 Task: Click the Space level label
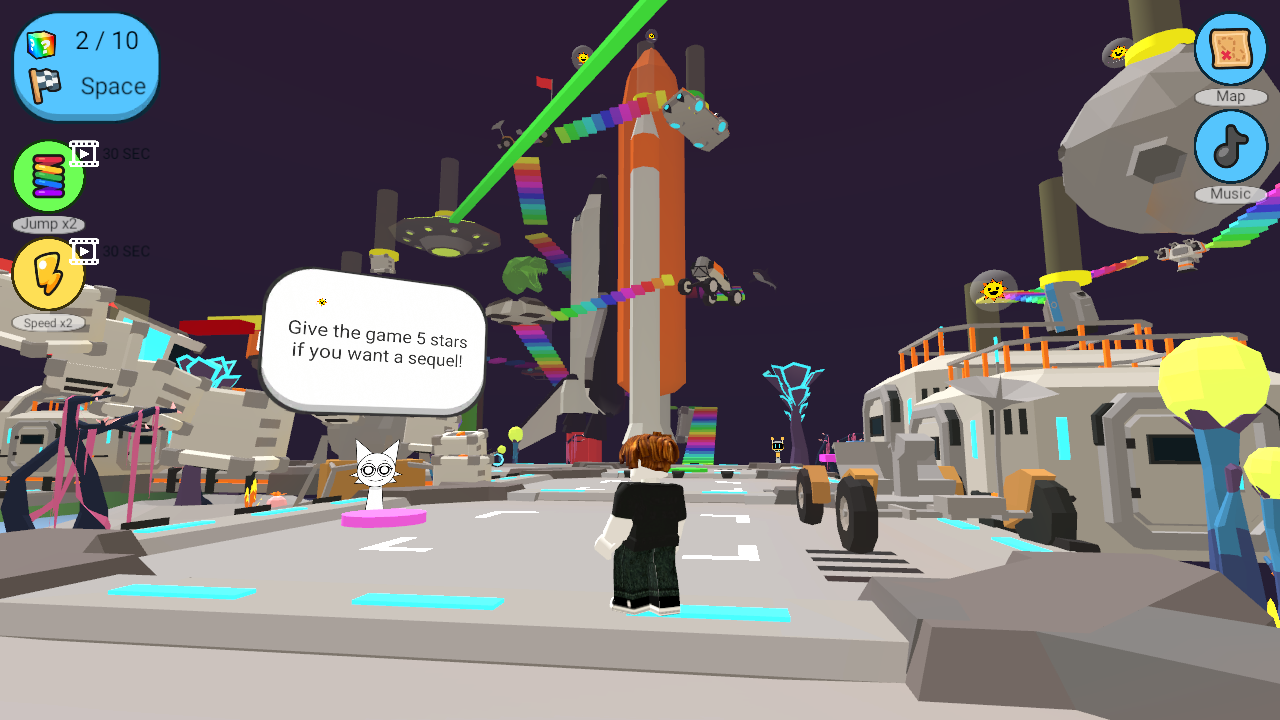tap(111, 87)
